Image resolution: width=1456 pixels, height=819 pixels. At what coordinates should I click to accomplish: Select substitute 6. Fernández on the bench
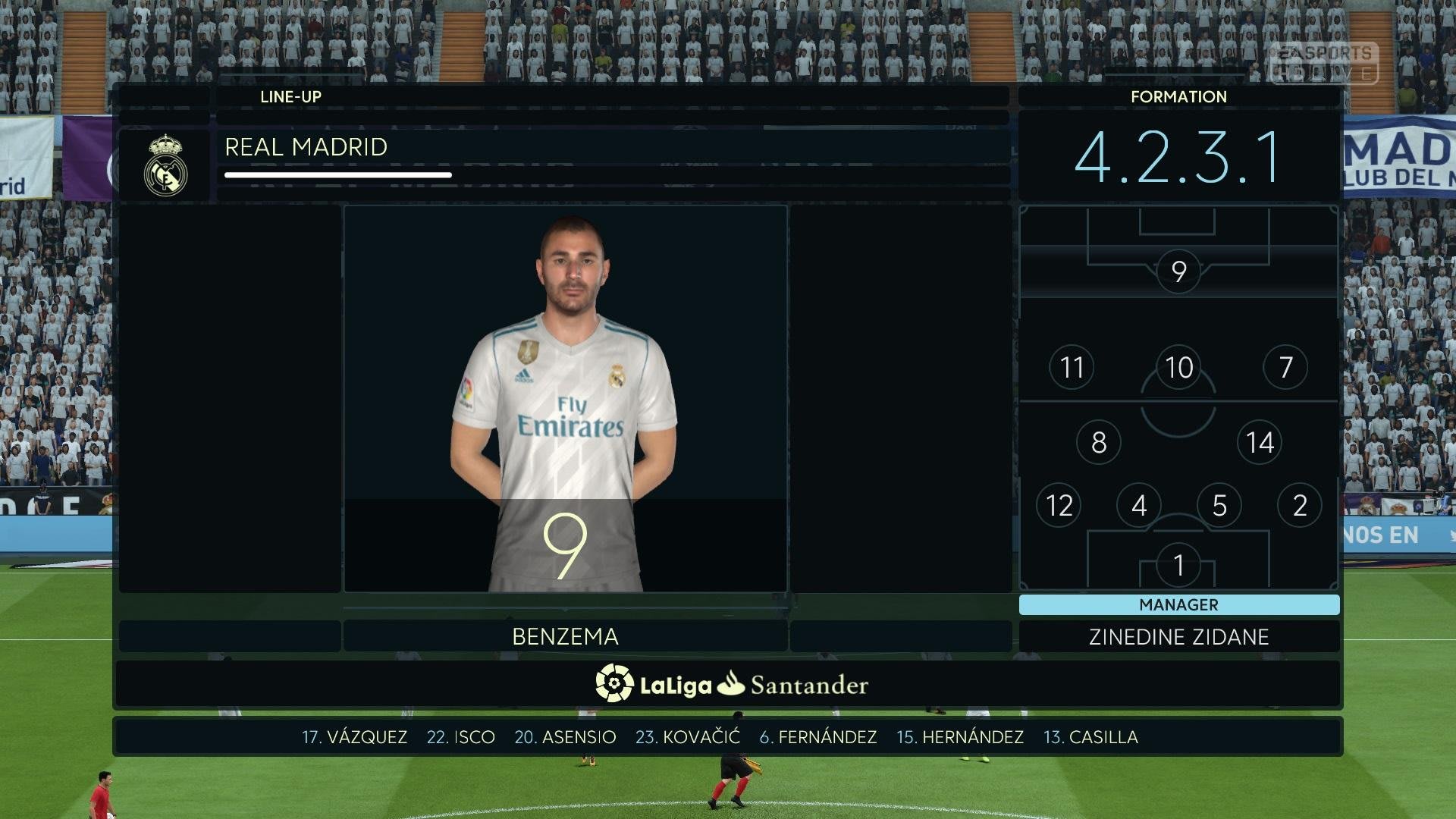(817, 737)
